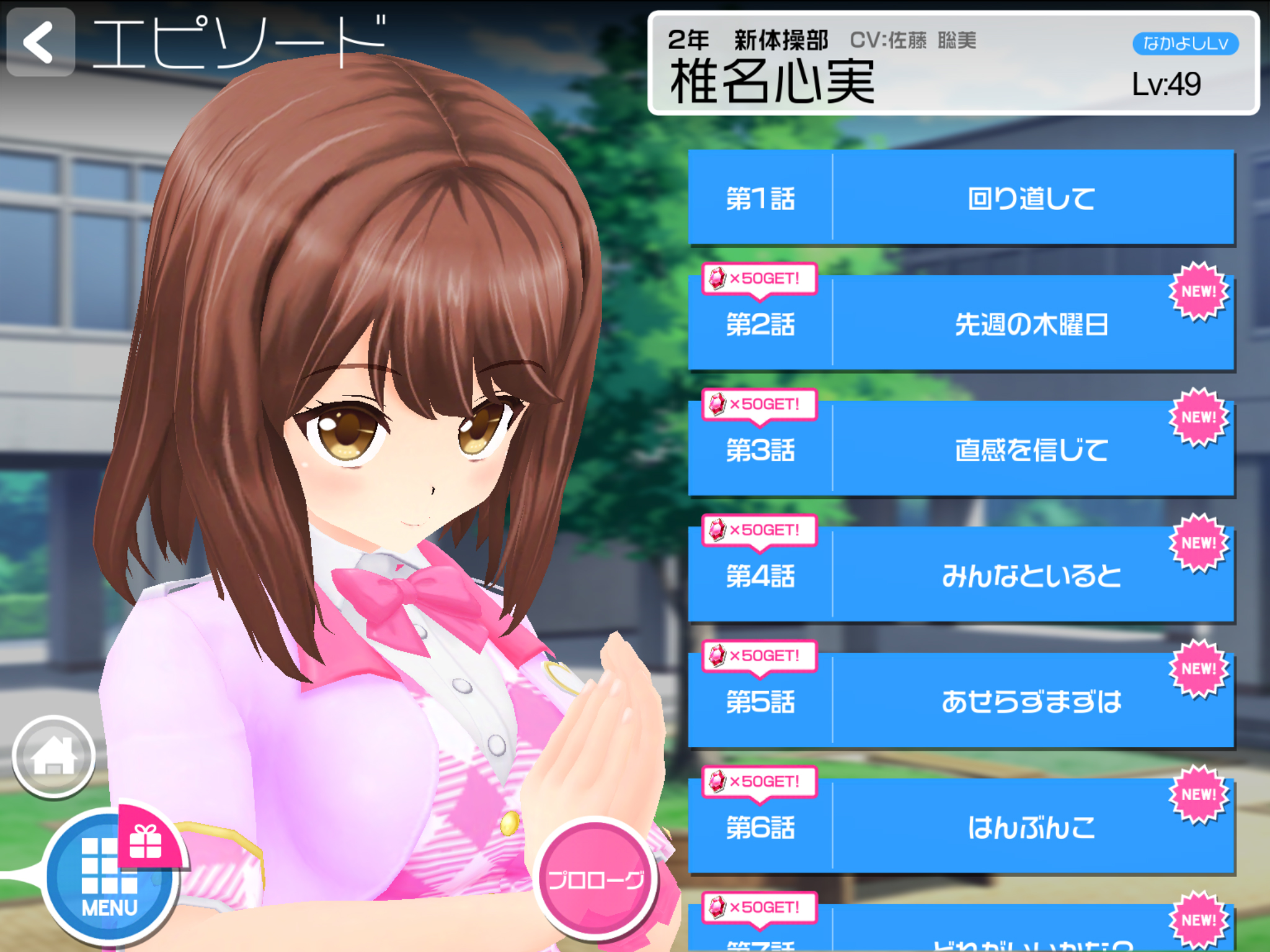1270x952 pixels.
Task: Tap the NEW! badge on episode 第6話
Action: [x=1197, y=793]
